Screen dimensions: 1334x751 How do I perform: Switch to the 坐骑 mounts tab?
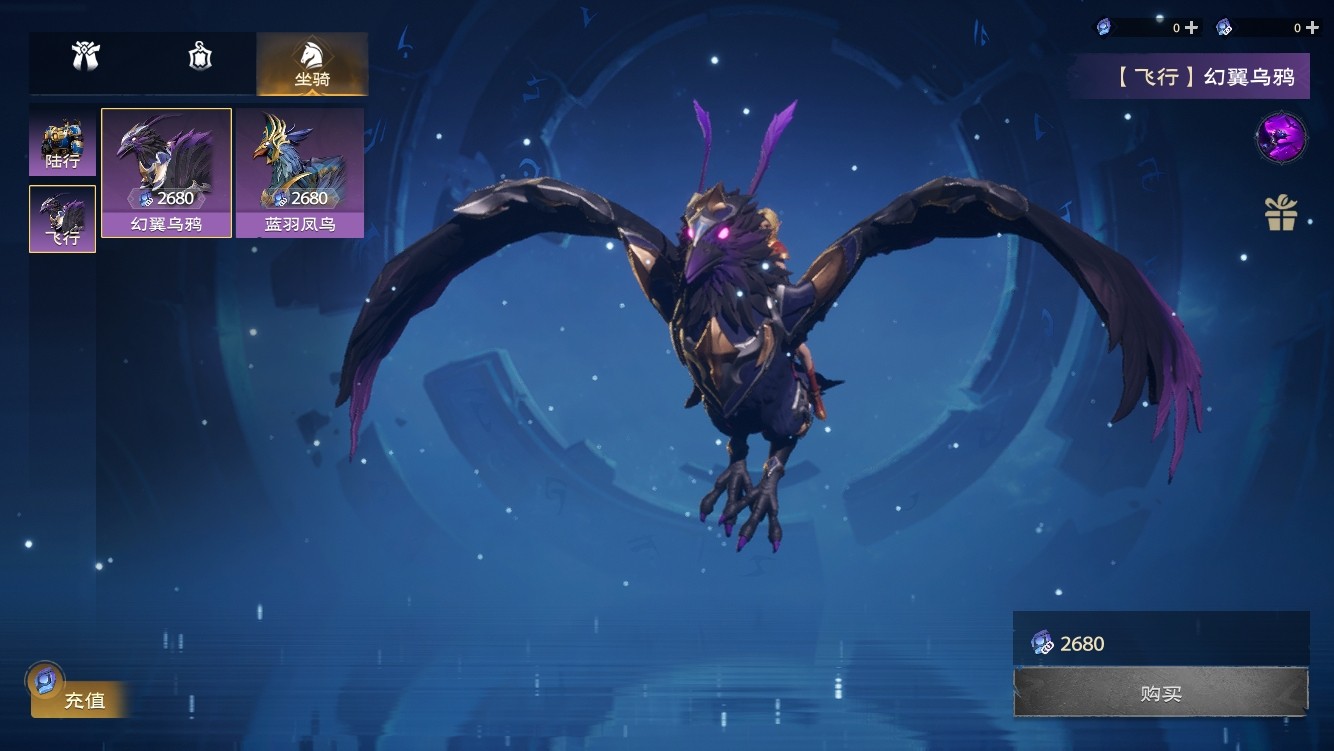pyautogui.click(x=312, y=64)
